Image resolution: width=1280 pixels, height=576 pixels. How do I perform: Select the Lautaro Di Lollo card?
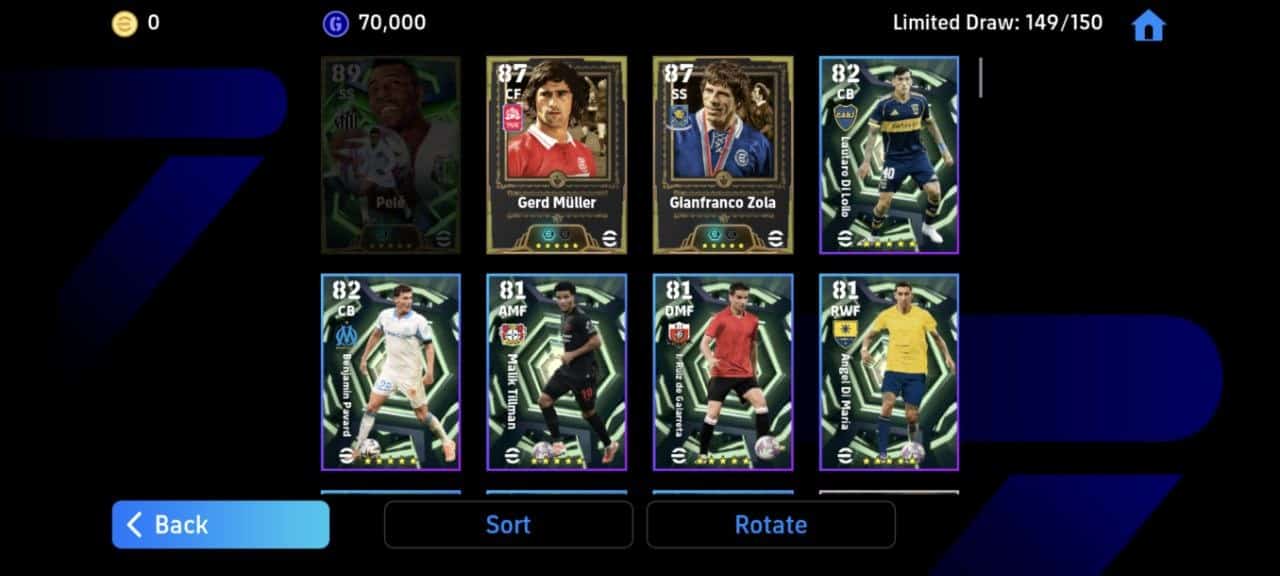point(888,154)
